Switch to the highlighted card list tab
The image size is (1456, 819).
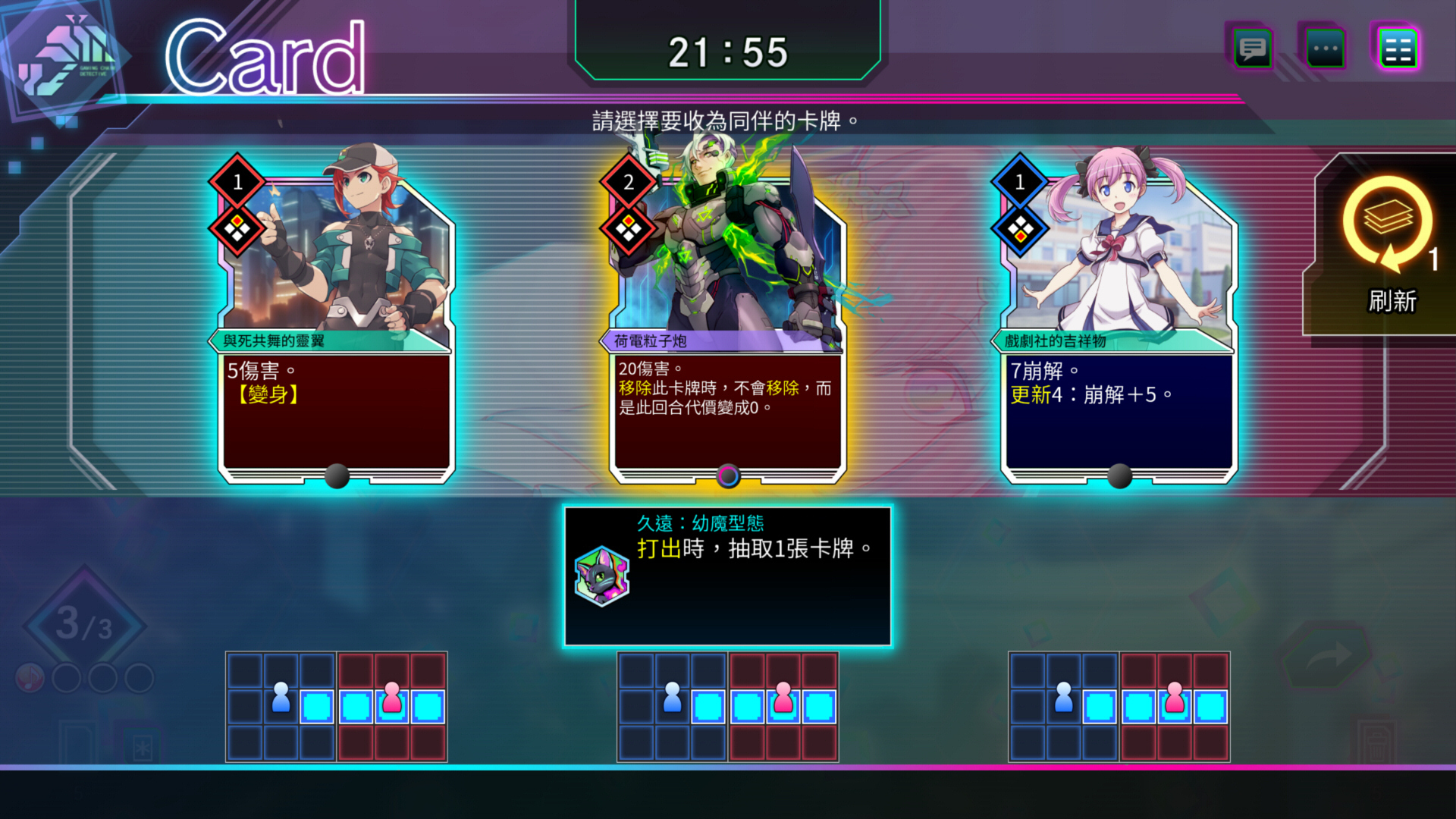coord(1398,48)
